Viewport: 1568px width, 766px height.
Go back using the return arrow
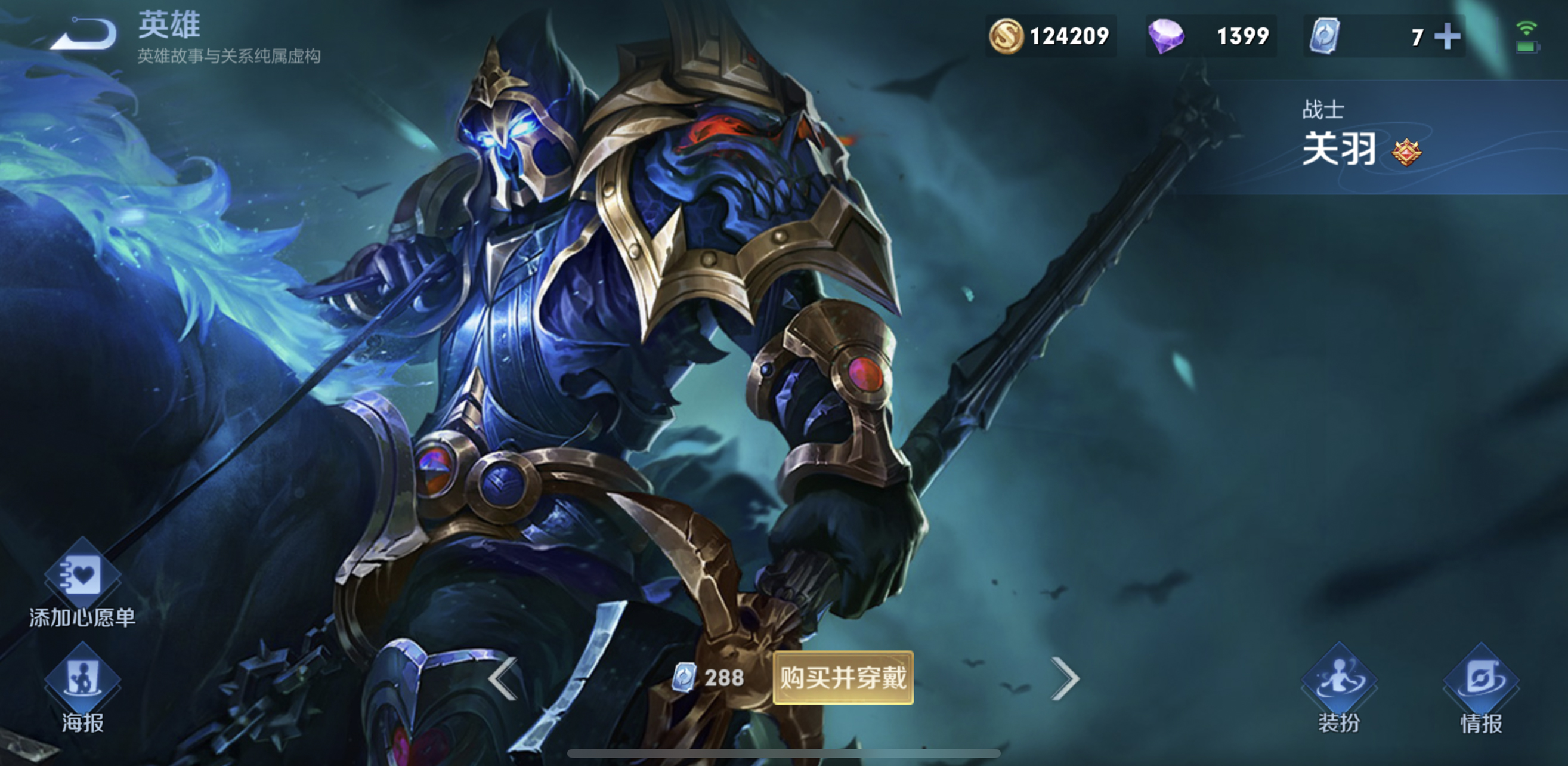click(x=85, y=34)
